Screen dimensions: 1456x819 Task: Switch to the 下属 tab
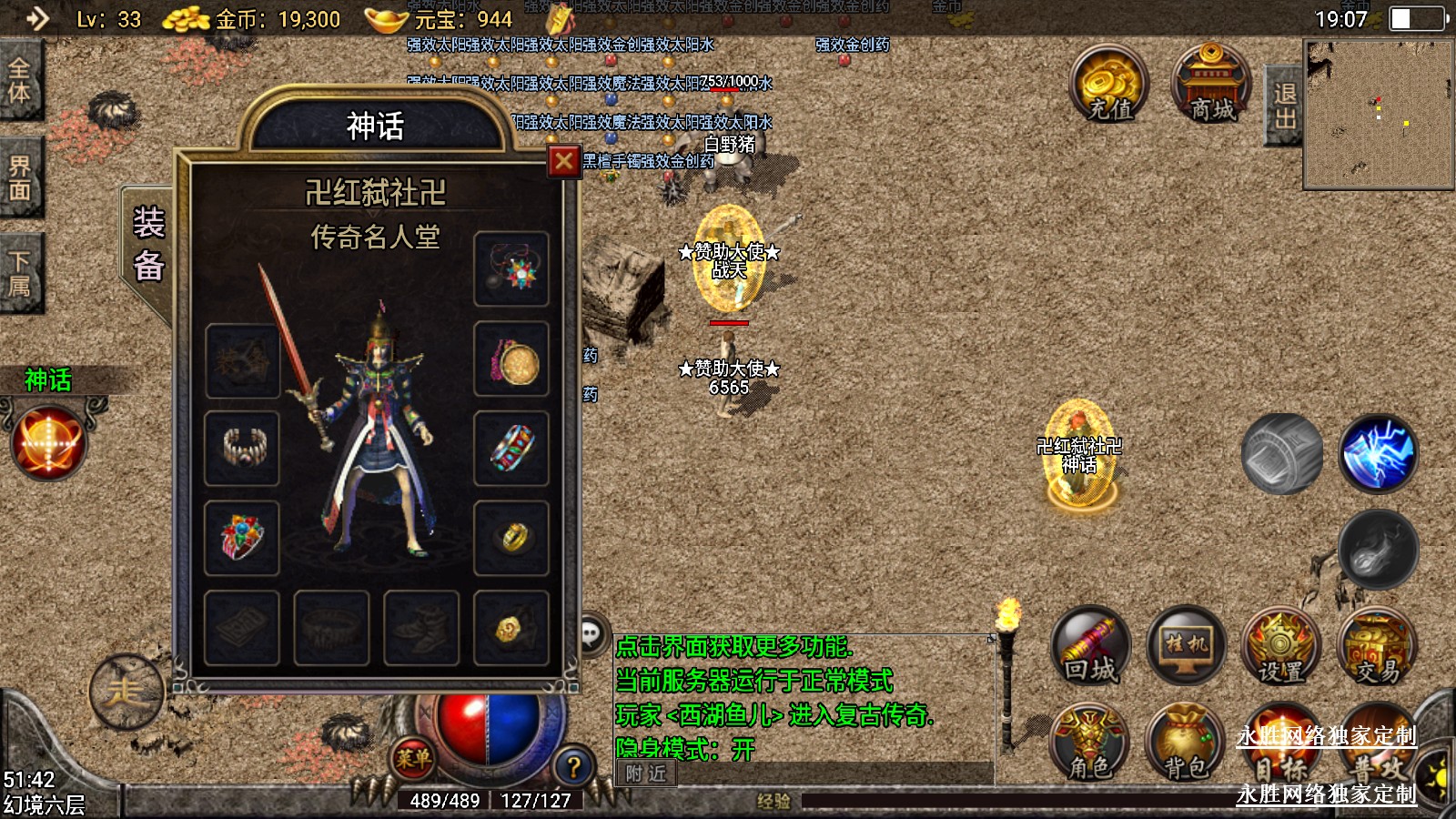click(20, 274)
